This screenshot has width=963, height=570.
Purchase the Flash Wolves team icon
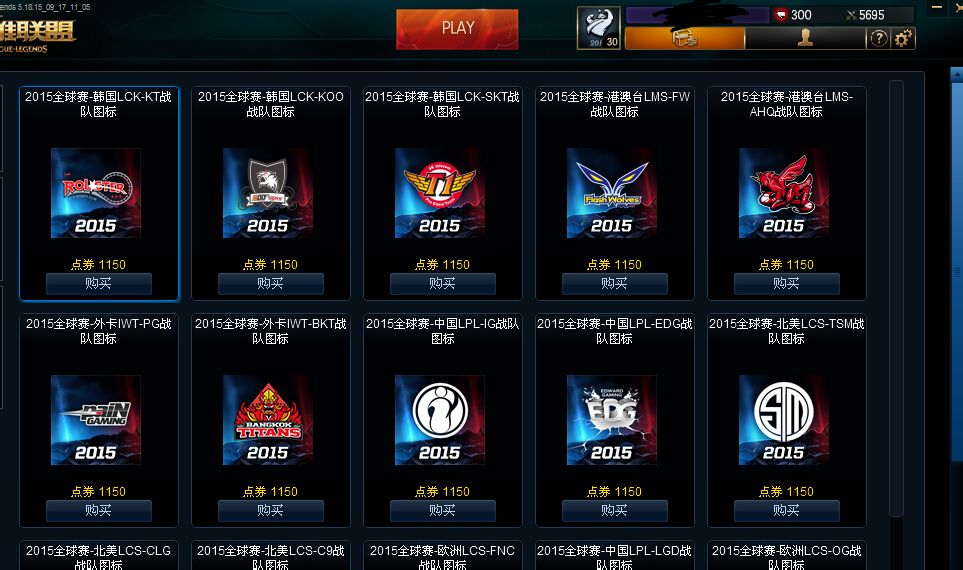615,284
